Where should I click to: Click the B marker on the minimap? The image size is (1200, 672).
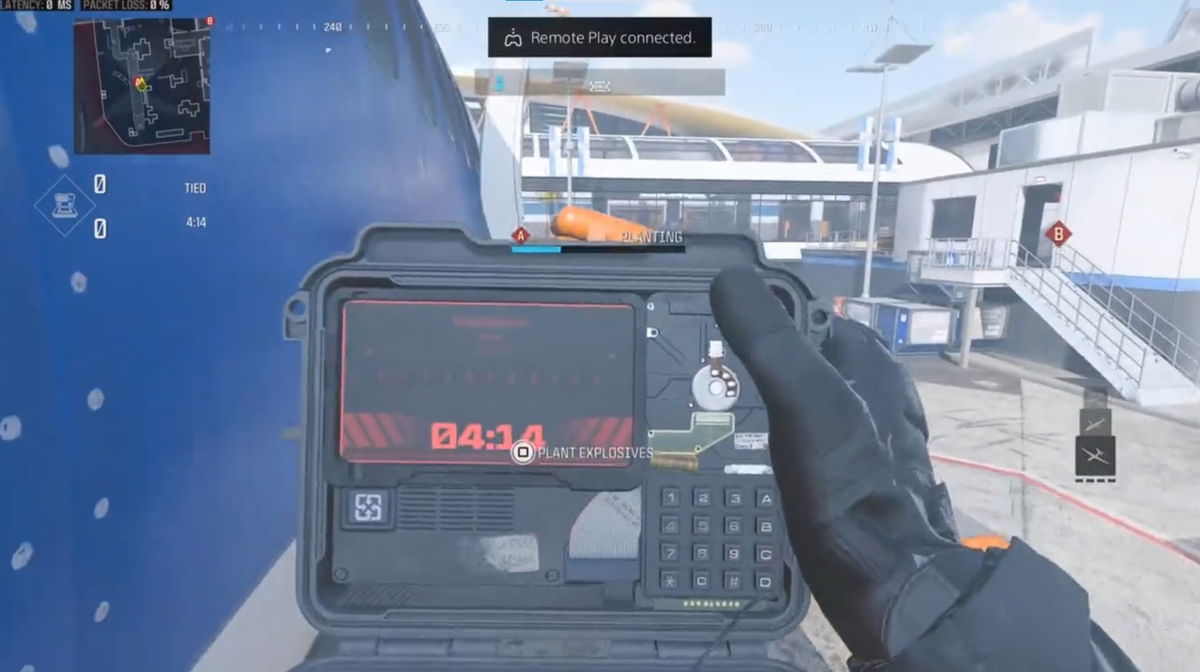point(210,21)
